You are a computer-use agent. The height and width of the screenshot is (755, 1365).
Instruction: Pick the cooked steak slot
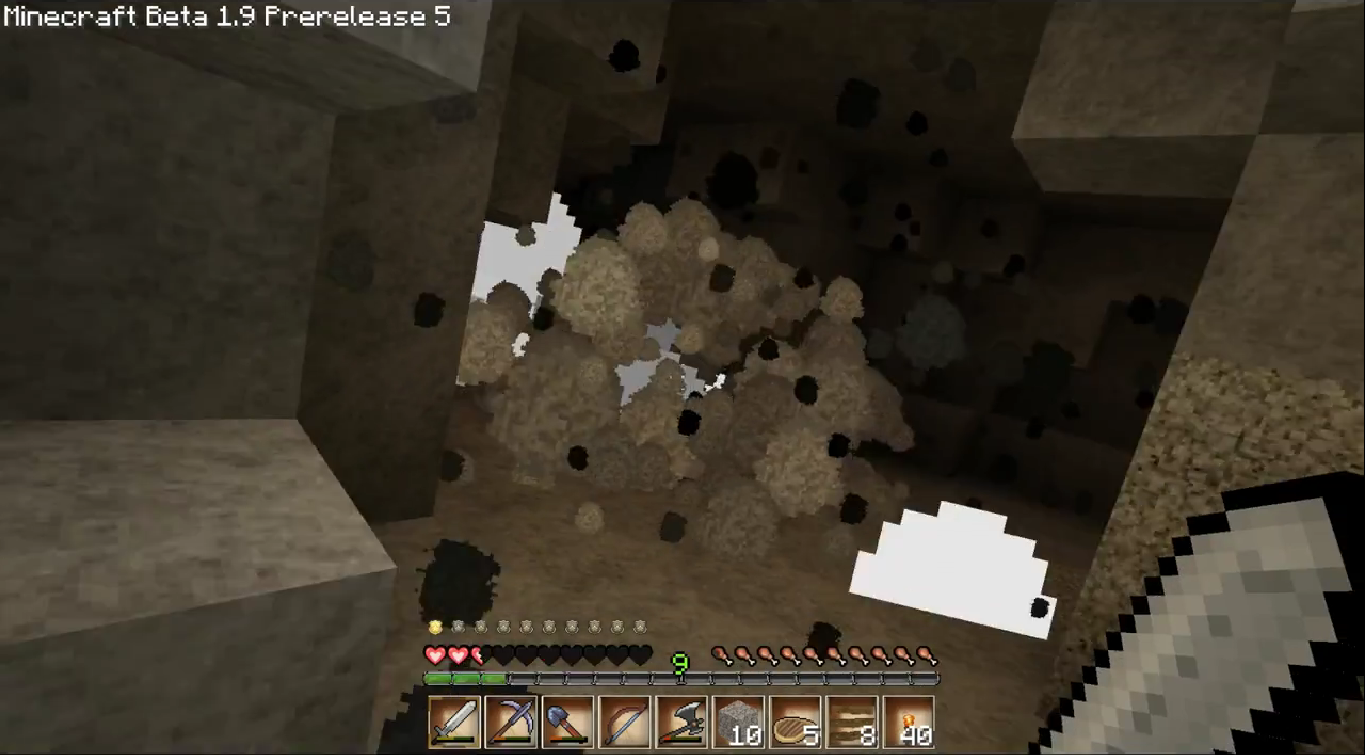tap(796, 721)
